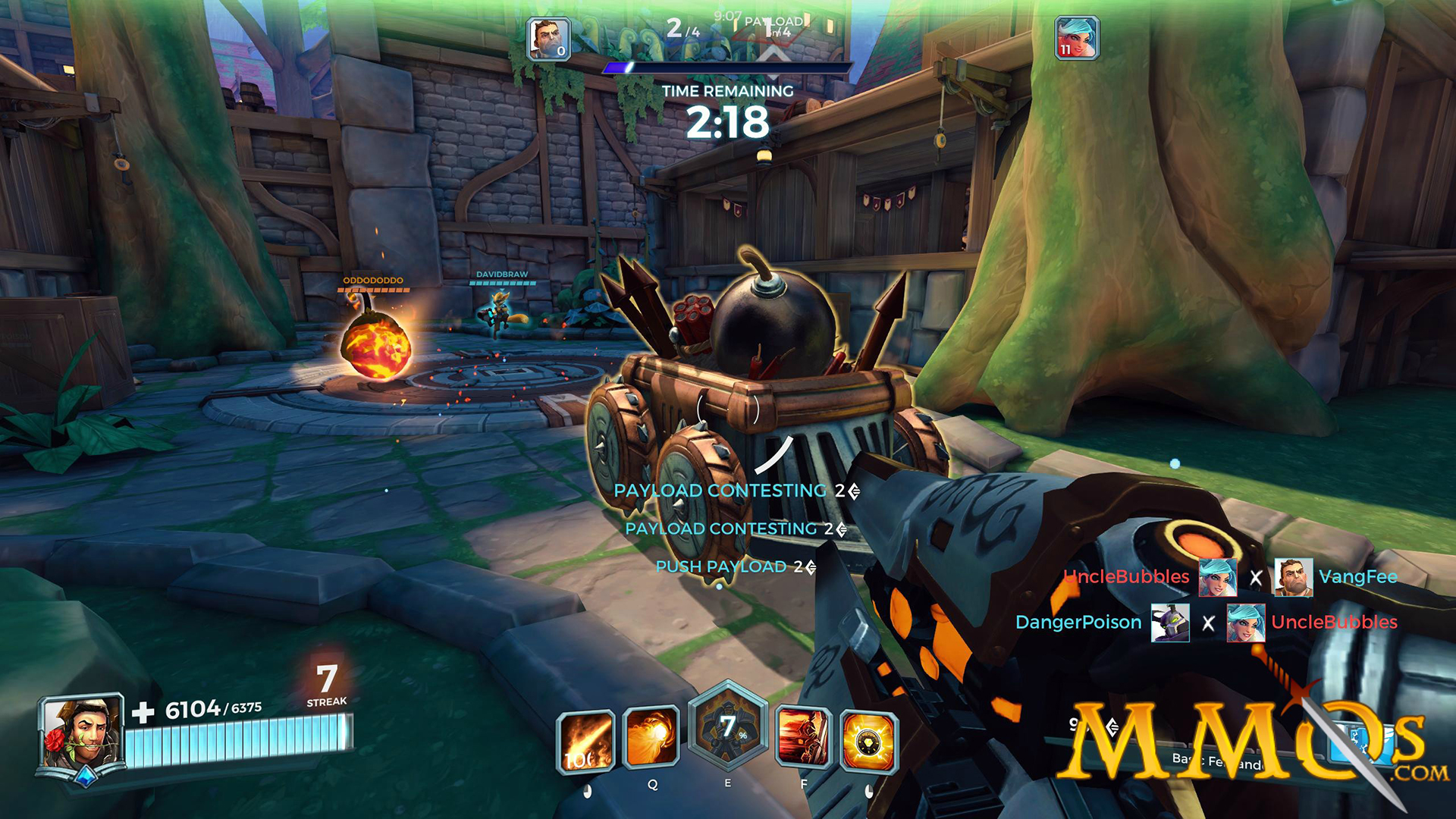1456x819 pixels.
Task: Select the hexagonal ultimate icon showing 7%
Action: 727,726
